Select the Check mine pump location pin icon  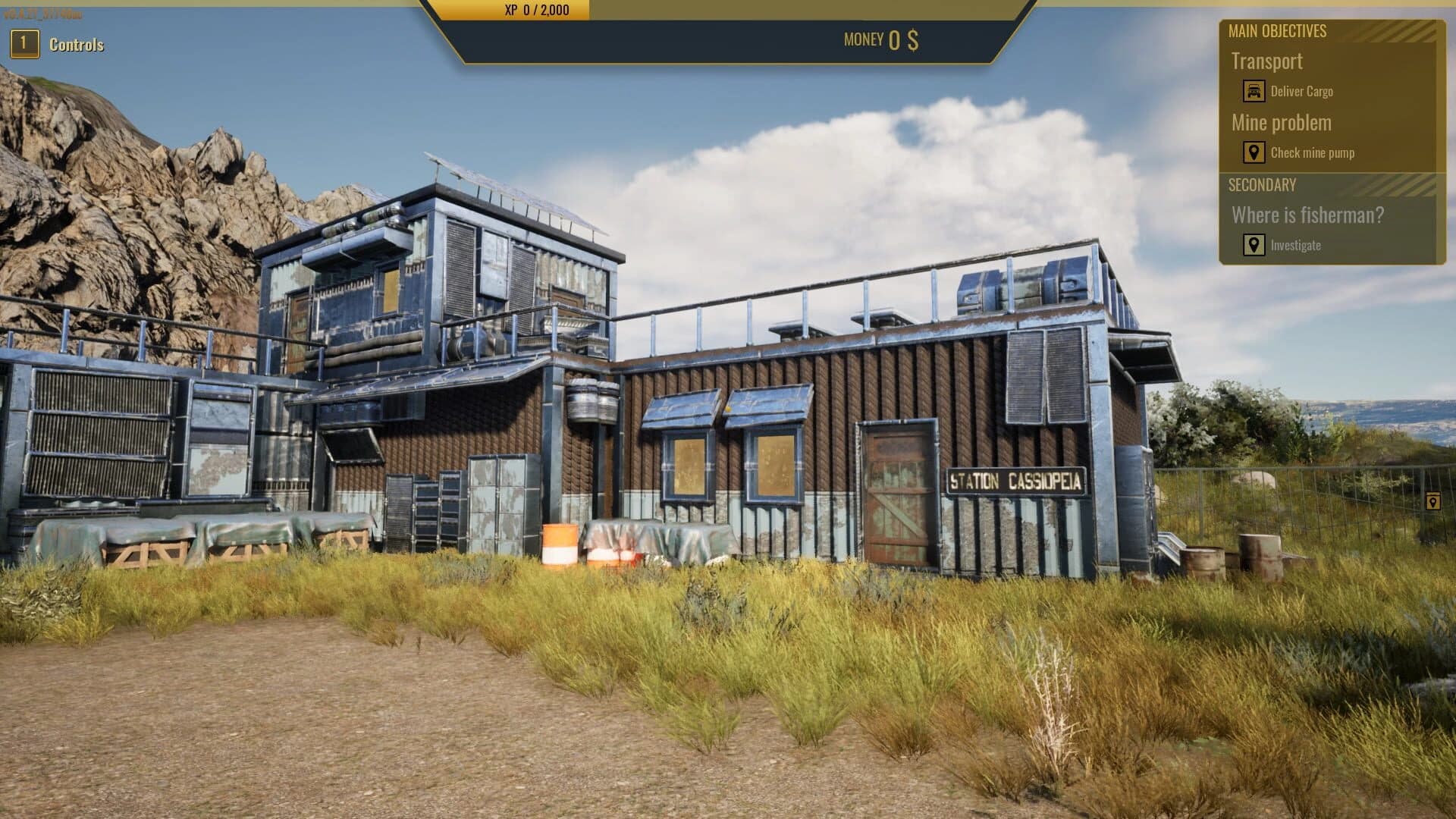pyautogui.click(x=1255, y=152)
